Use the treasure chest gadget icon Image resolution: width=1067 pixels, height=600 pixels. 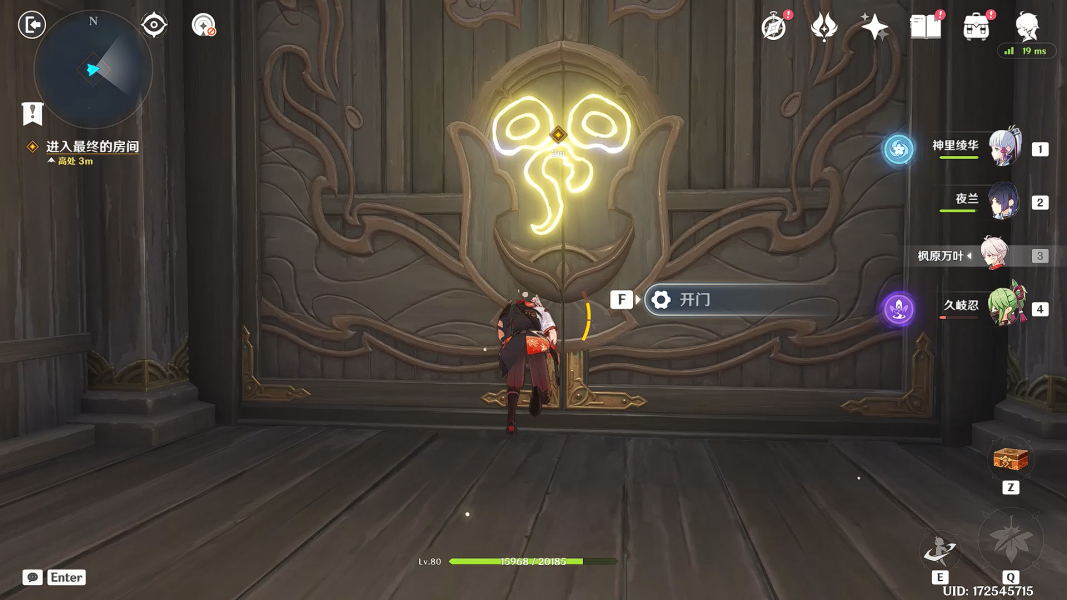coord(1011,460)
